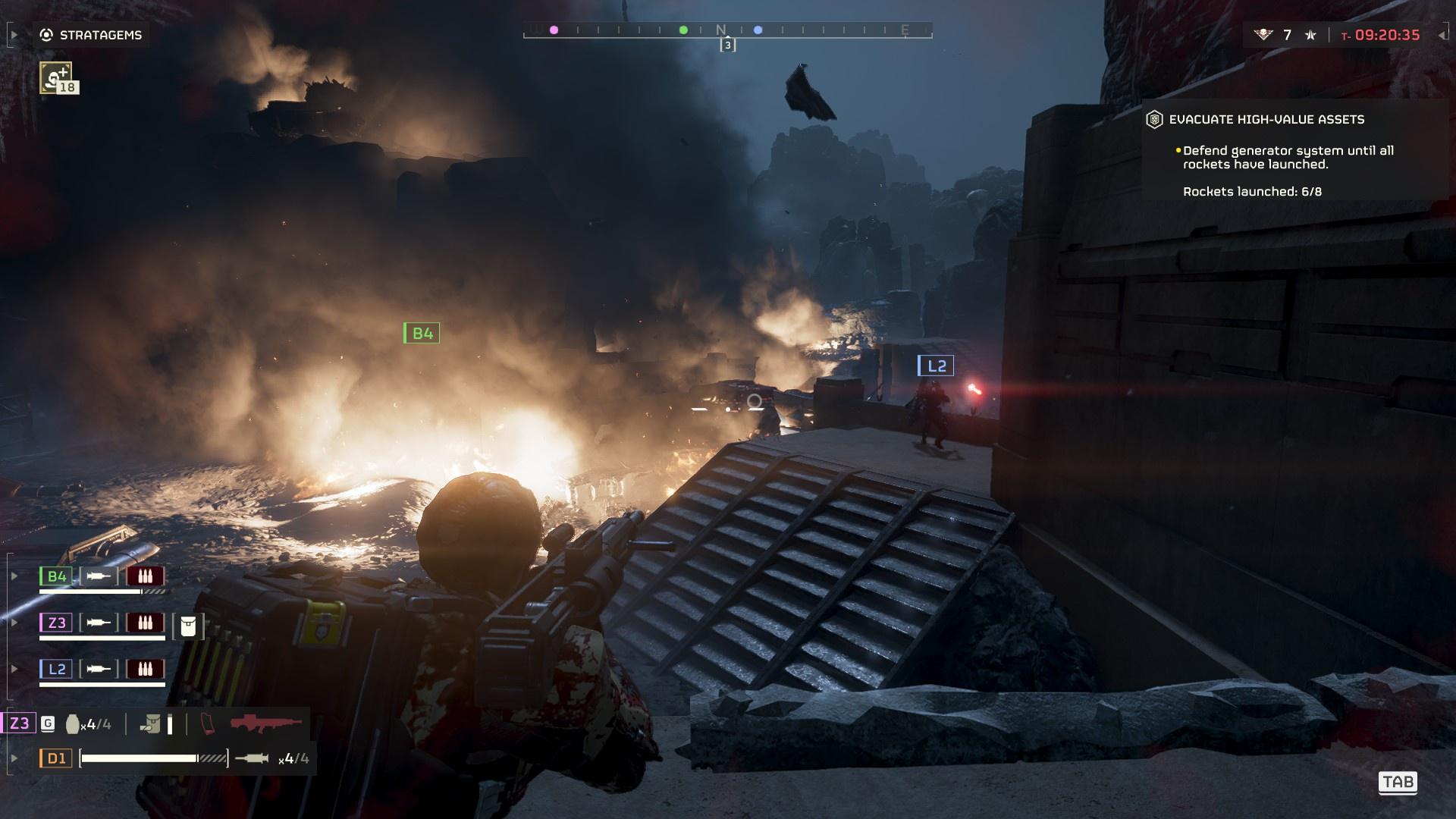Click the compass bar heading strip
This screenshot has height=819, width=1456.
click(x=727, y=30)
